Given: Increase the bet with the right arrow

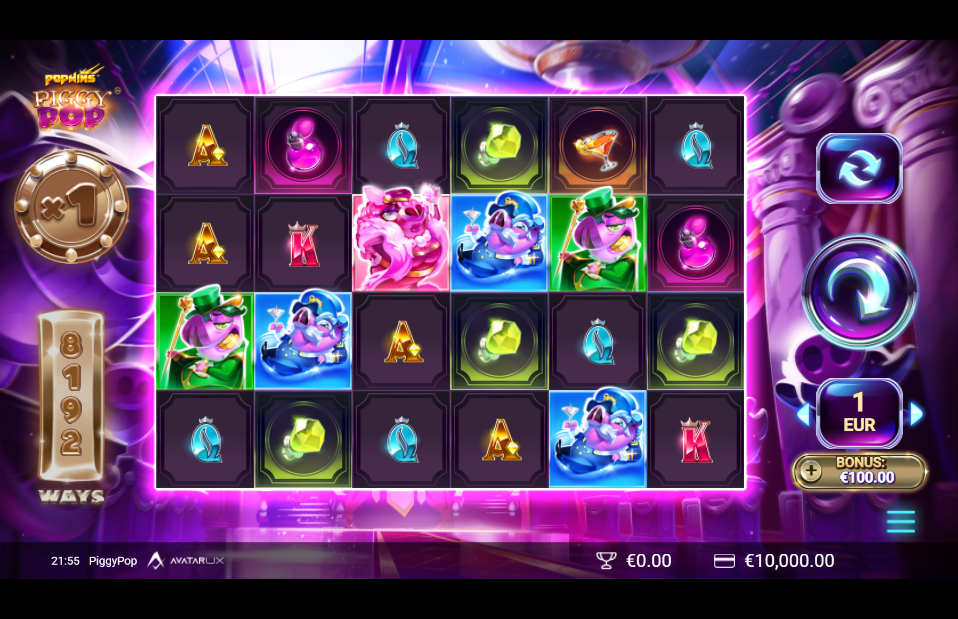Looking at the screenshot, I should [916, 414].
